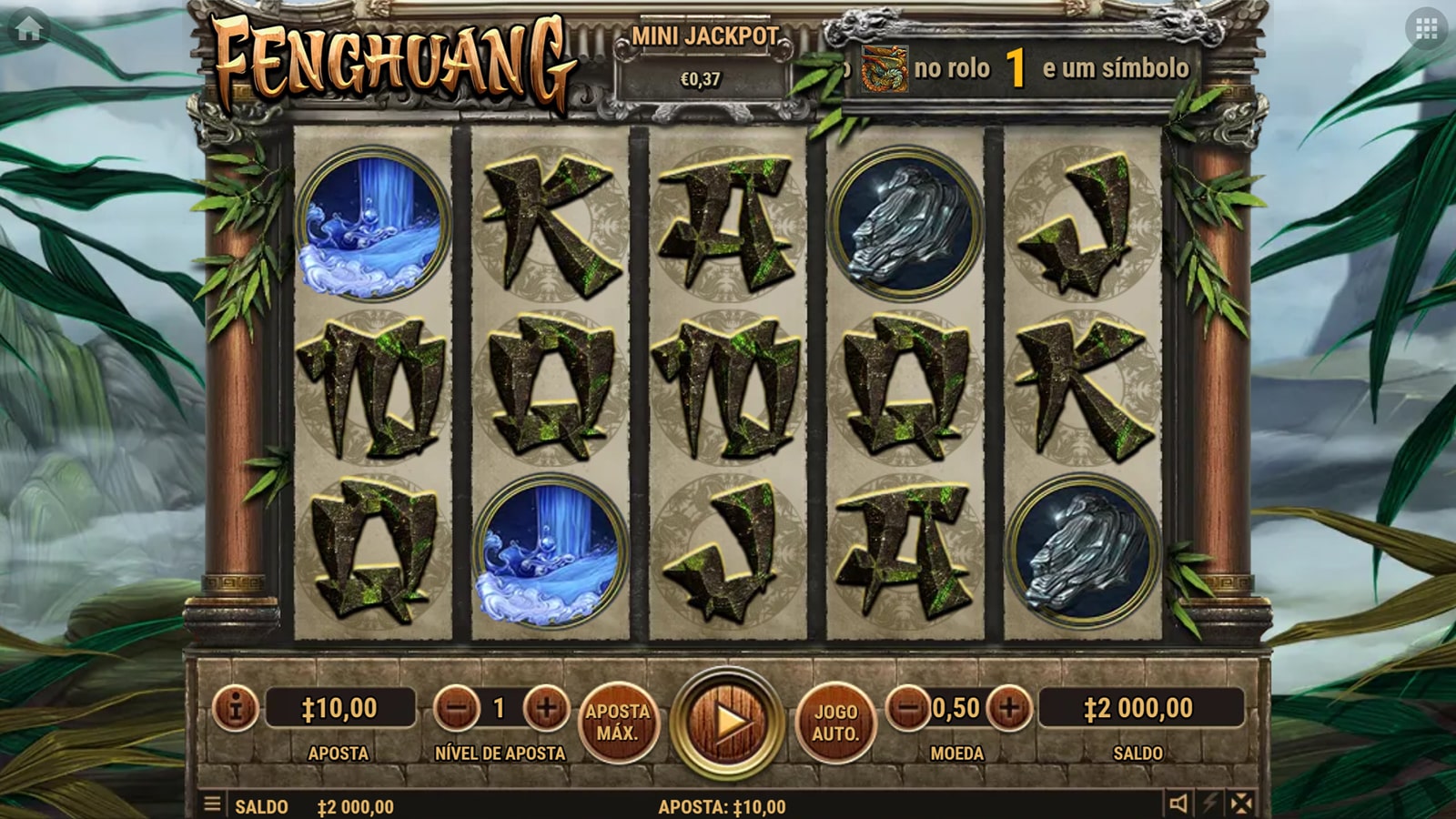Toggle fullscreen mode
Screen dimensions: 1456x819
pyautogui.click(x=1241, y=804)
